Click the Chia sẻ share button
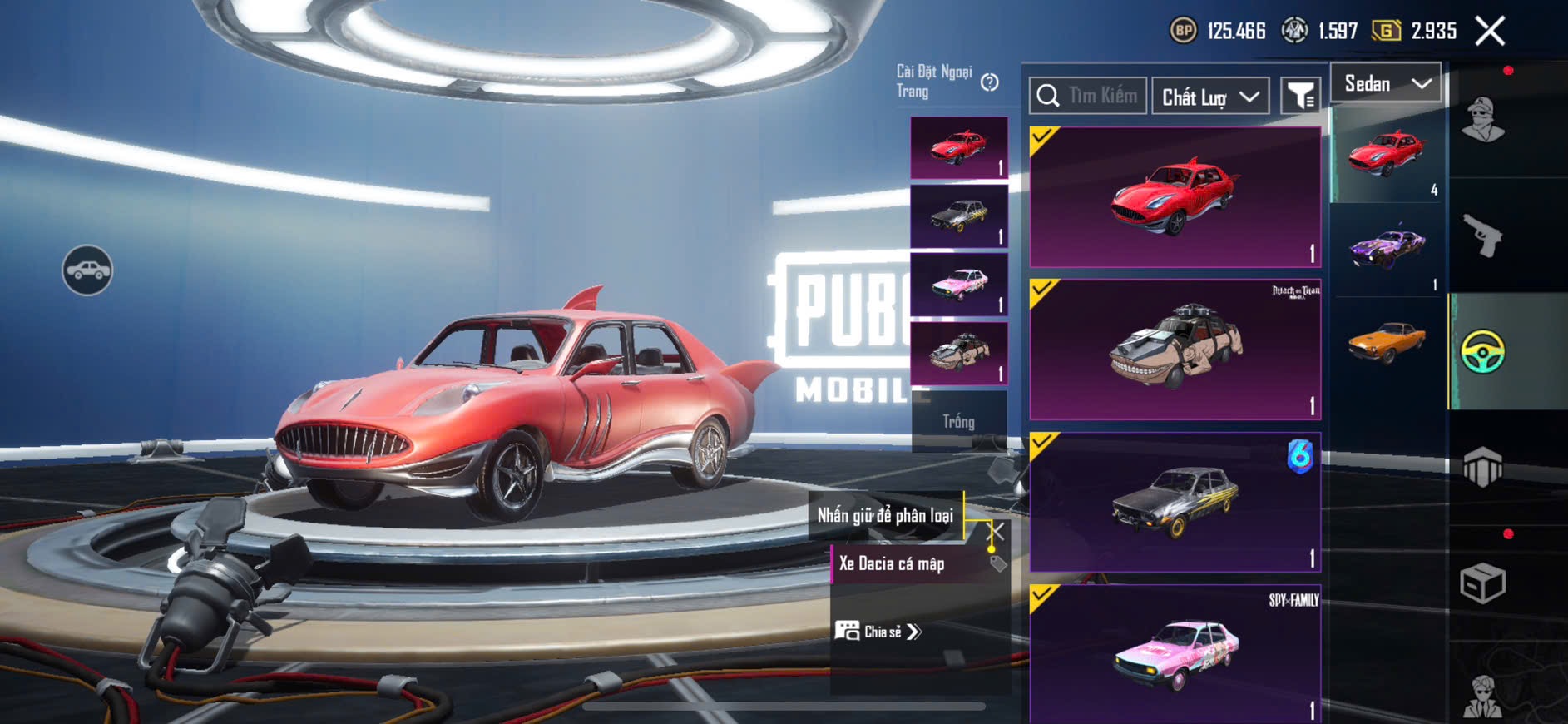This screenshot has height=724, width=1568. tap(878, 632)
